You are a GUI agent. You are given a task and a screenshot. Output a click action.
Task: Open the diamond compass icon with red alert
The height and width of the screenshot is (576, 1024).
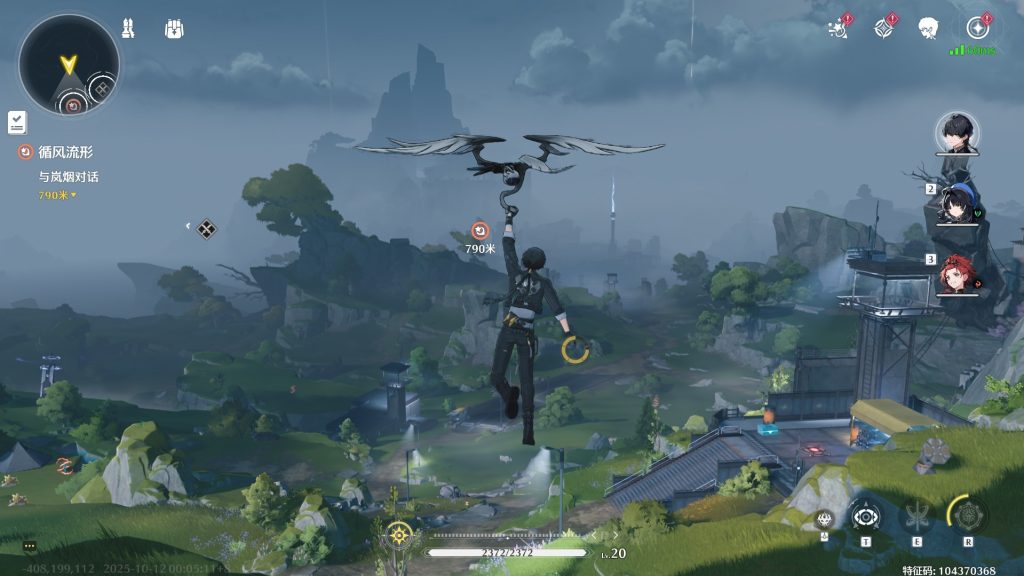(884, 28)
